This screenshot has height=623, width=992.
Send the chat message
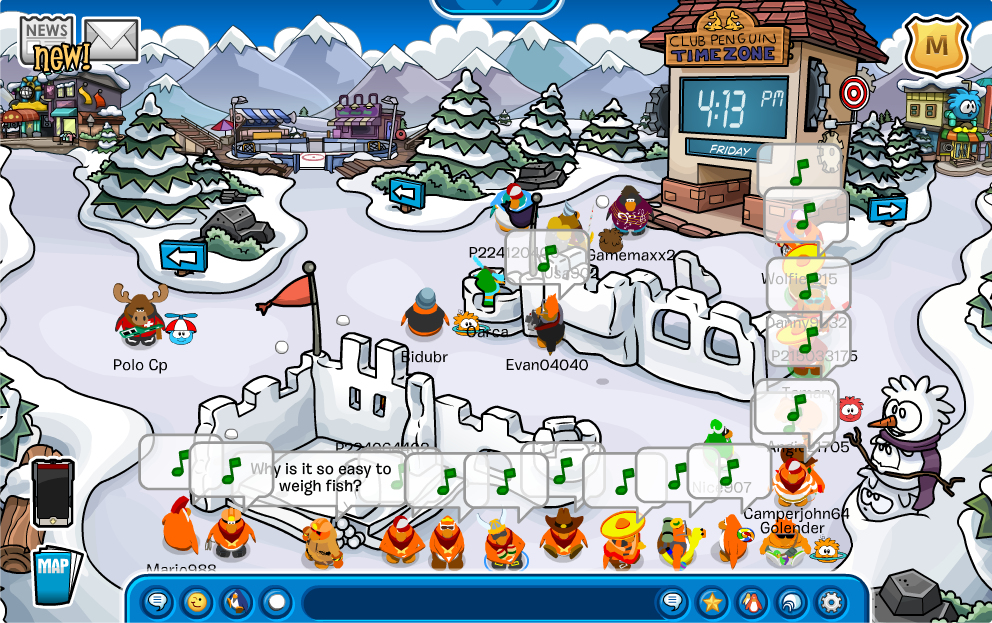673,602
